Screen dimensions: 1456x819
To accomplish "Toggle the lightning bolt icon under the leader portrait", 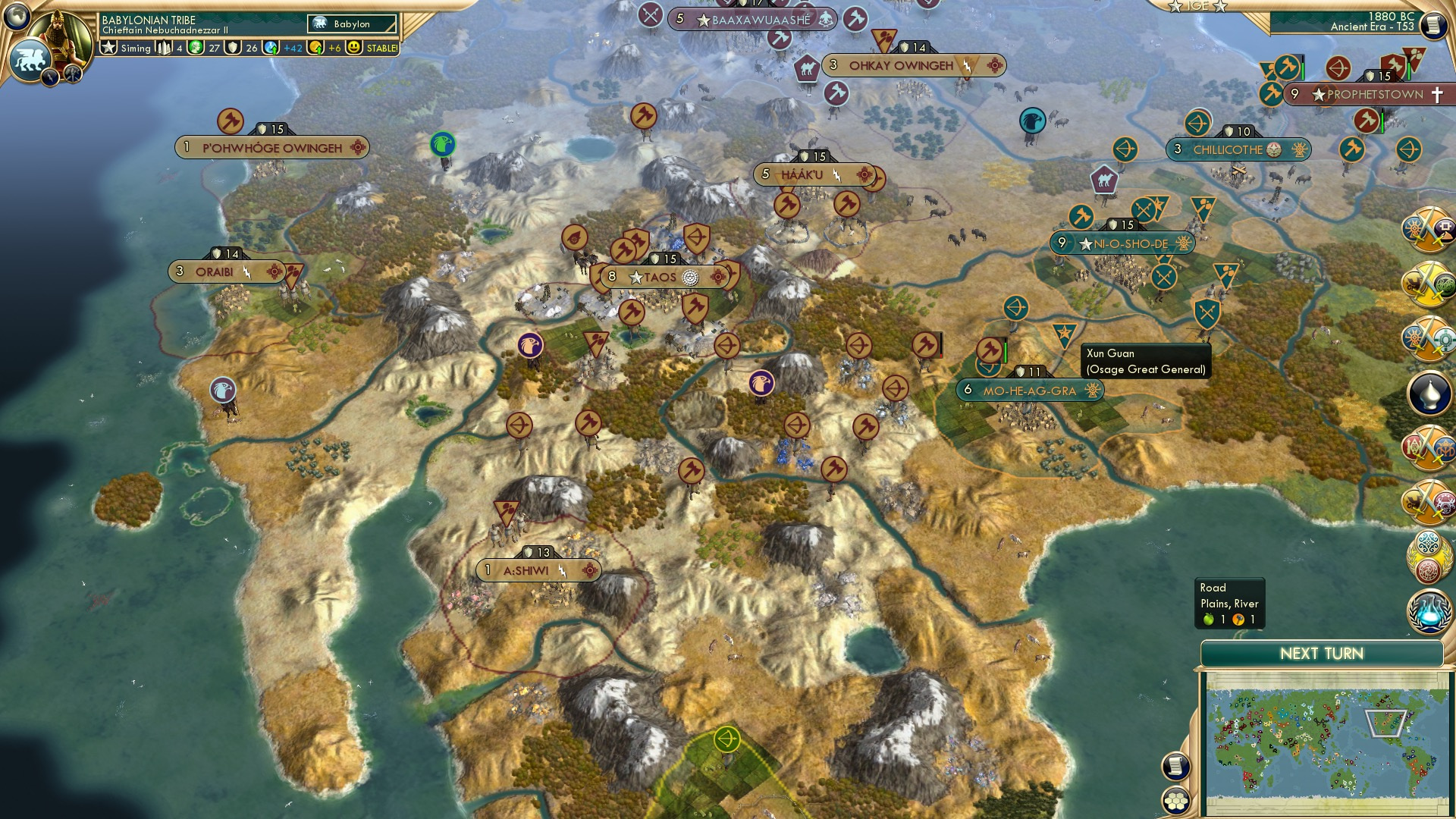I will click(x=49, y=74).
